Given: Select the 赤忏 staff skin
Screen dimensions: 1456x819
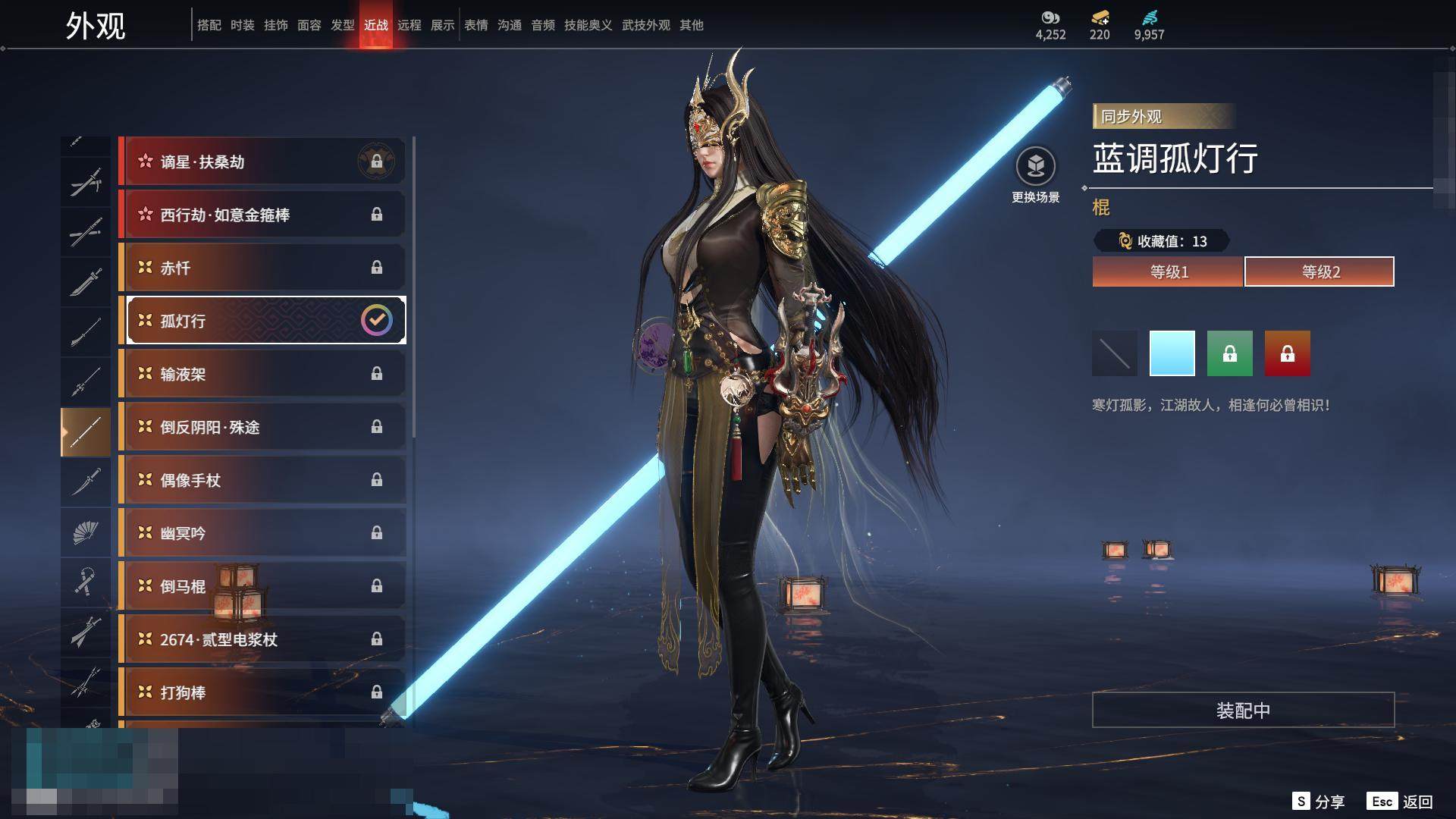Looking at the screenshot, I should (x=262, y=268).
